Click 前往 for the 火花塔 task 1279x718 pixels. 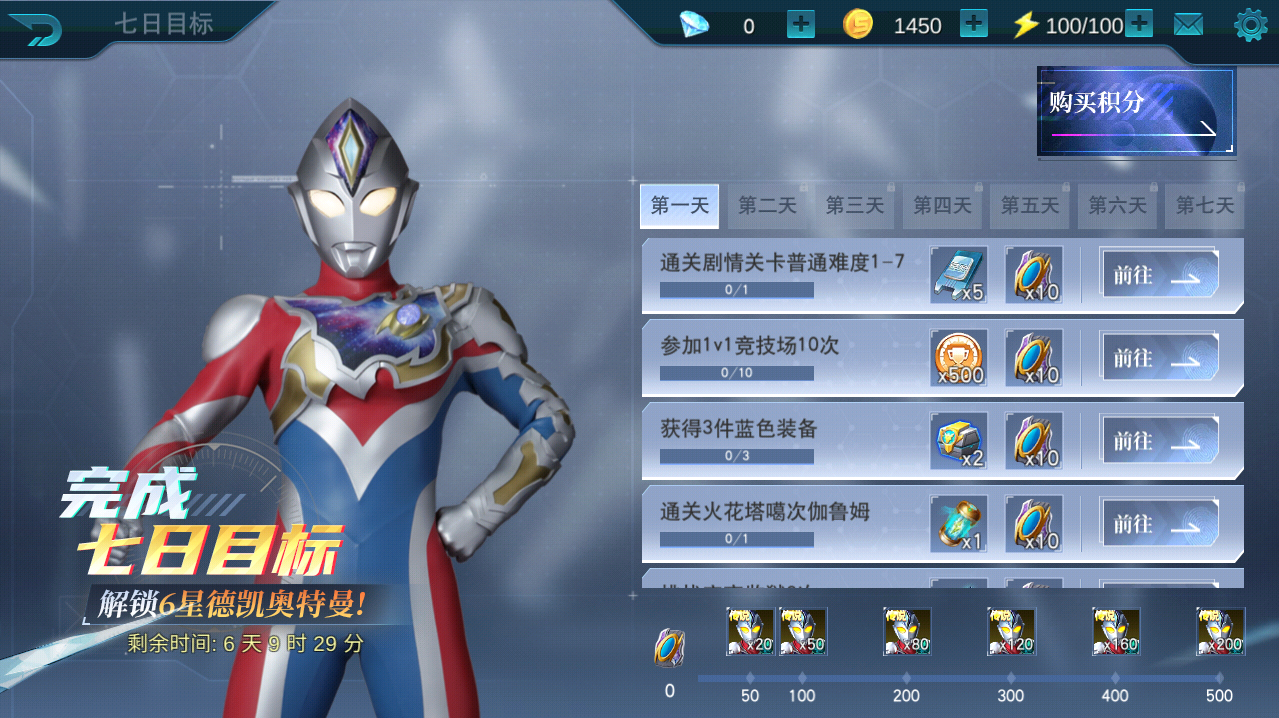coord(1159,524)
